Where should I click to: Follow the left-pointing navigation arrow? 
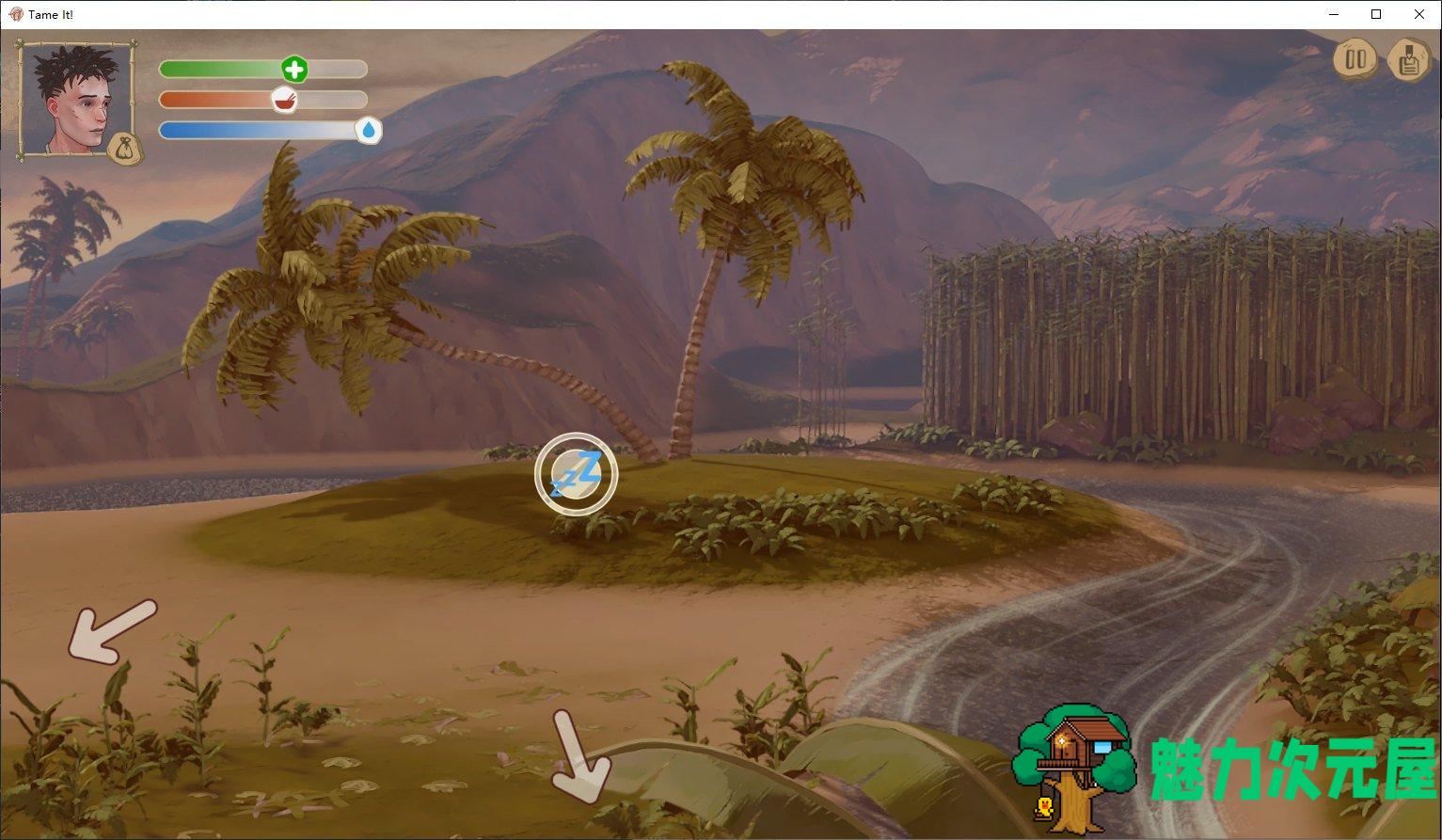(111, 630)
